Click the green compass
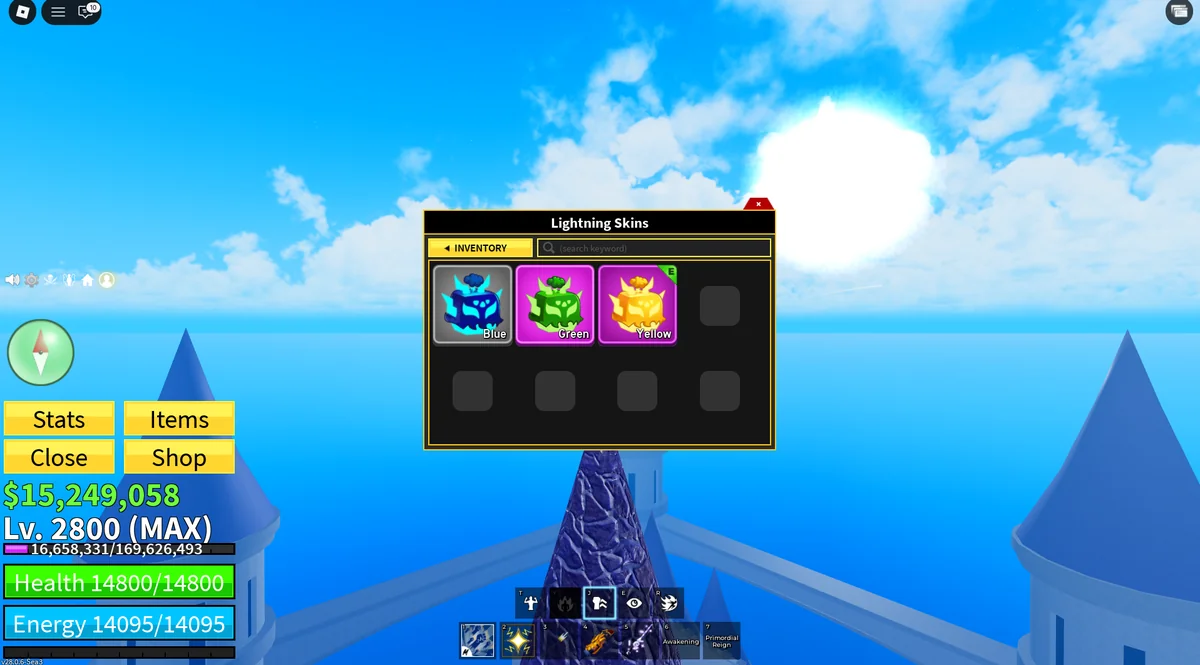This screenshot has width=1200, height=665. [40, 352]
